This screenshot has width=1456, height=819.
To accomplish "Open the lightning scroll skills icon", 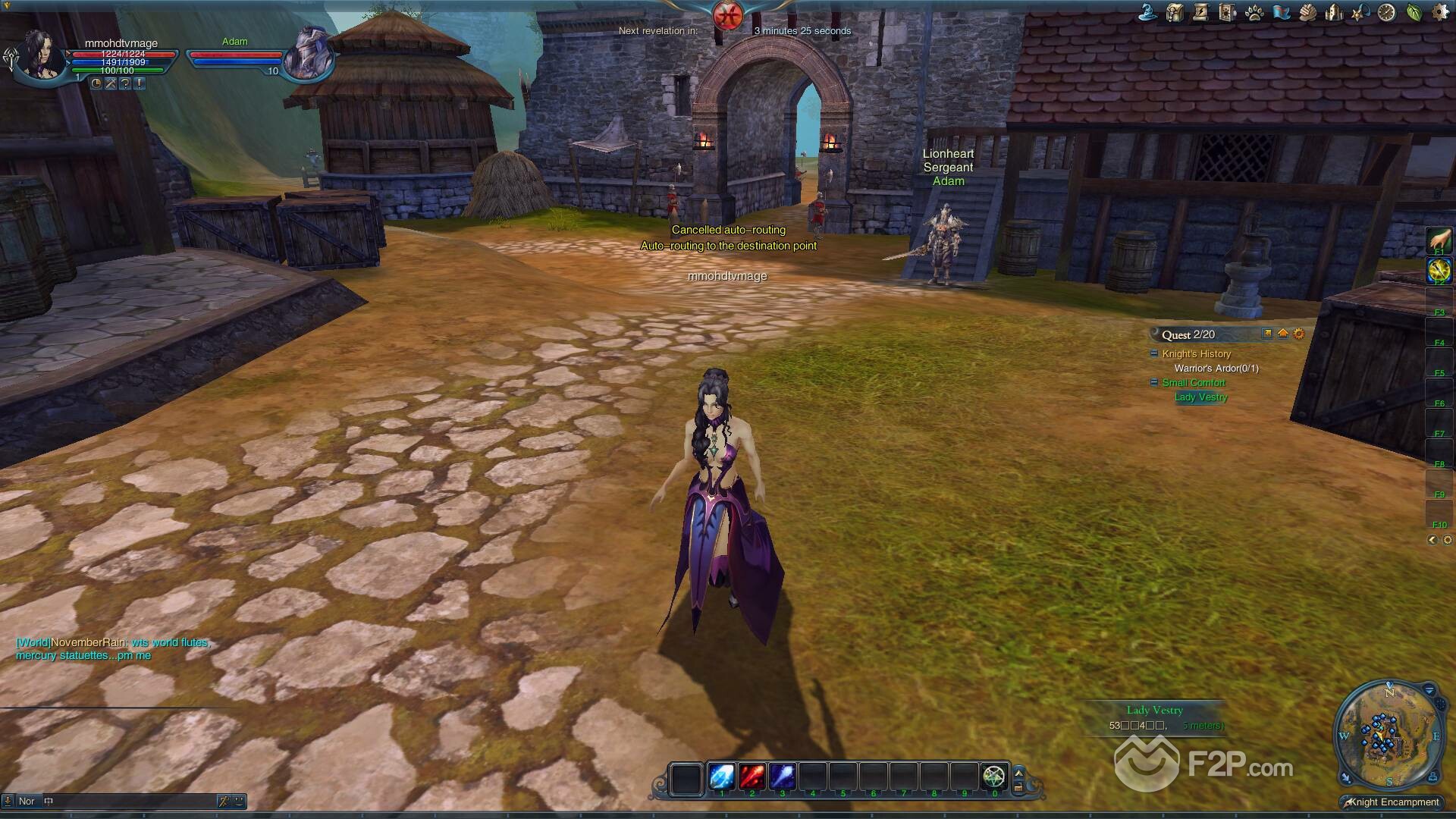I will click(x=1201, y=12).
